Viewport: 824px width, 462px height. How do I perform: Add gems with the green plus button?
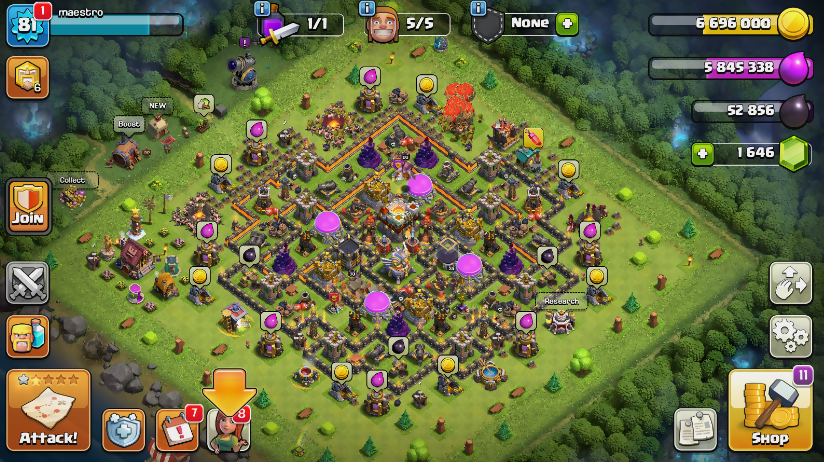pos(703,153)
